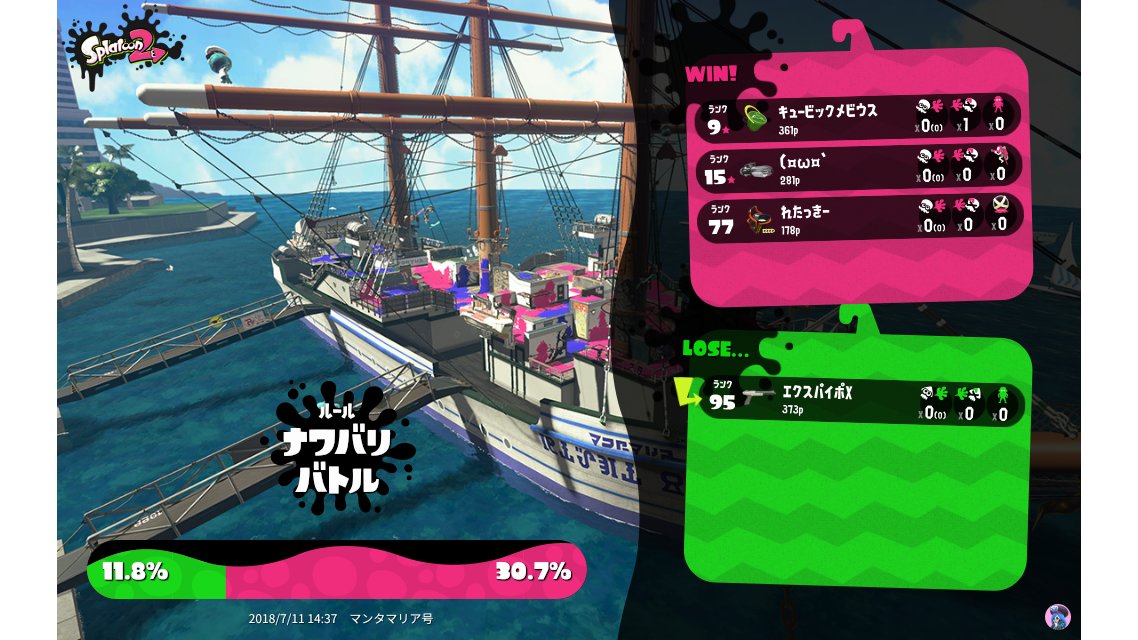
Task: Choose the れたっきー player row
Action: (x=860, y=216)
